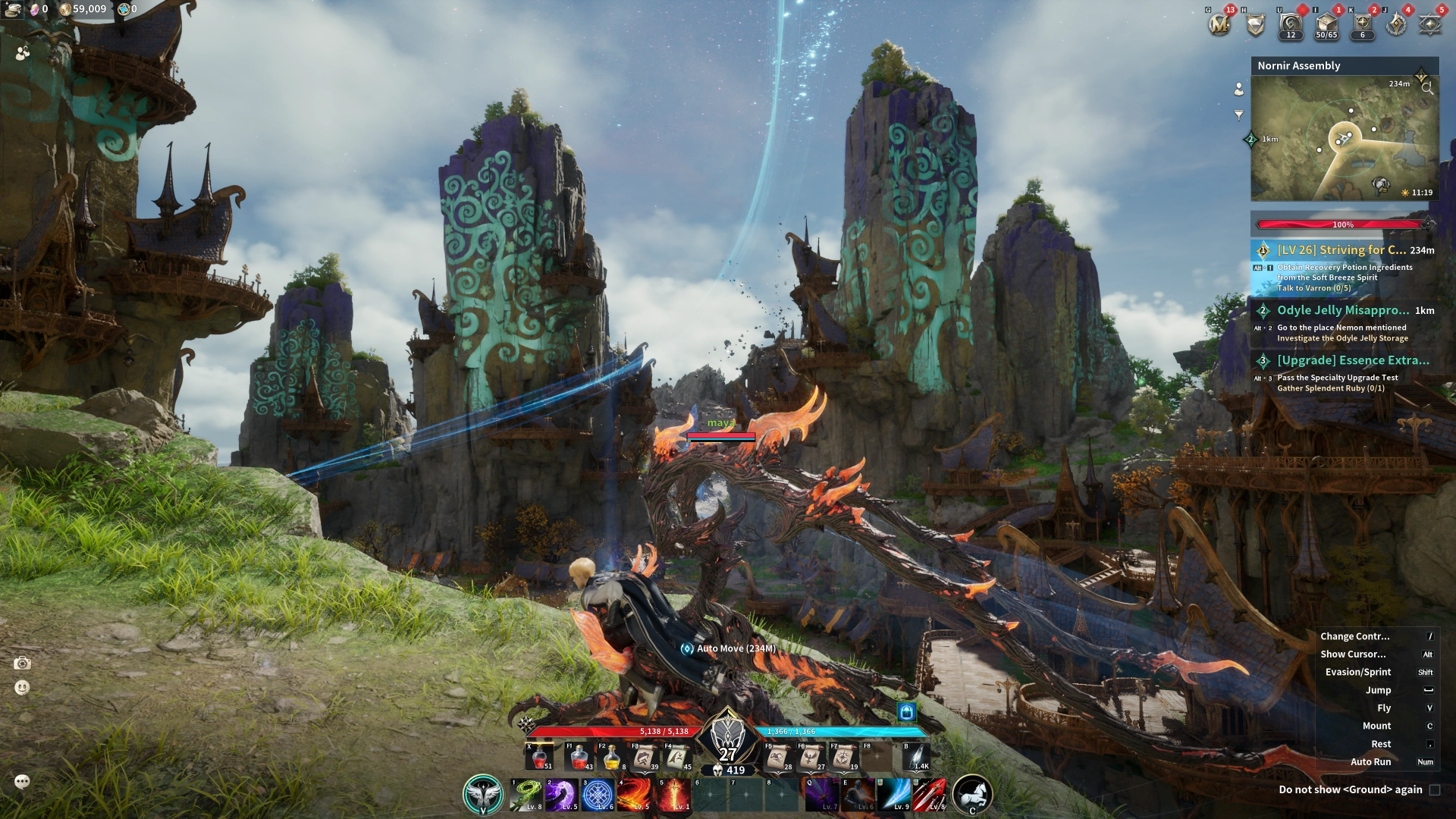Open the gold M shop icon
Viewport: 1456px width, 819px height.
(x=1219, y=25)
